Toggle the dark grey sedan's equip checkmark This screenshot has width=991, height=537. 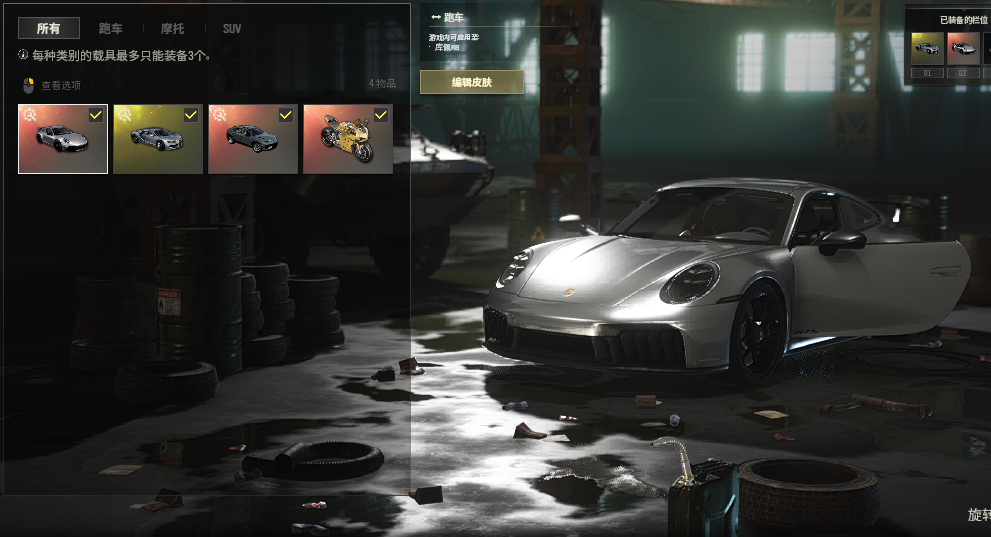(x=286, y=115)
